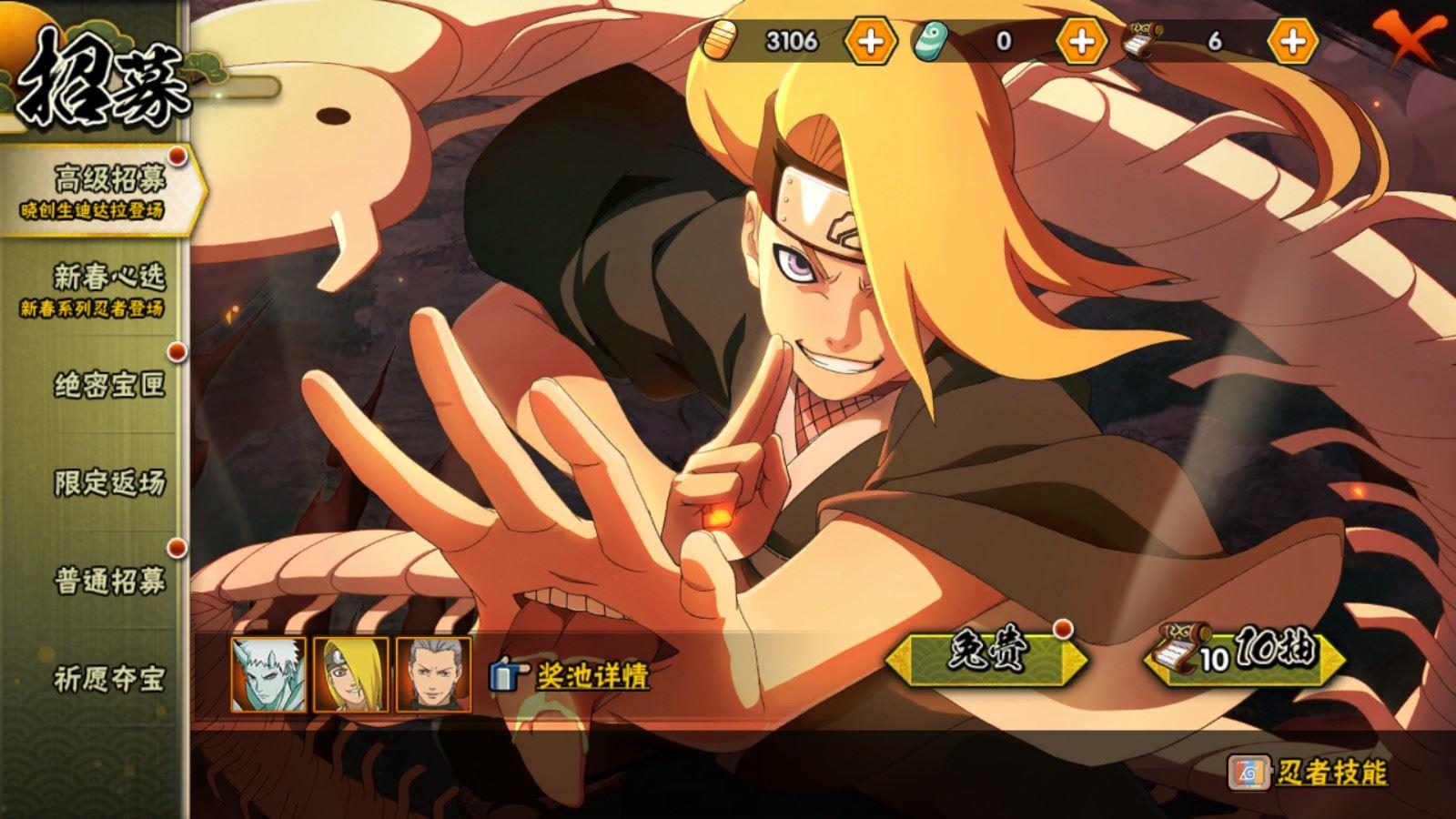
Task: Add recruitment scrolls with plus button
Action: pos(1292,42)
